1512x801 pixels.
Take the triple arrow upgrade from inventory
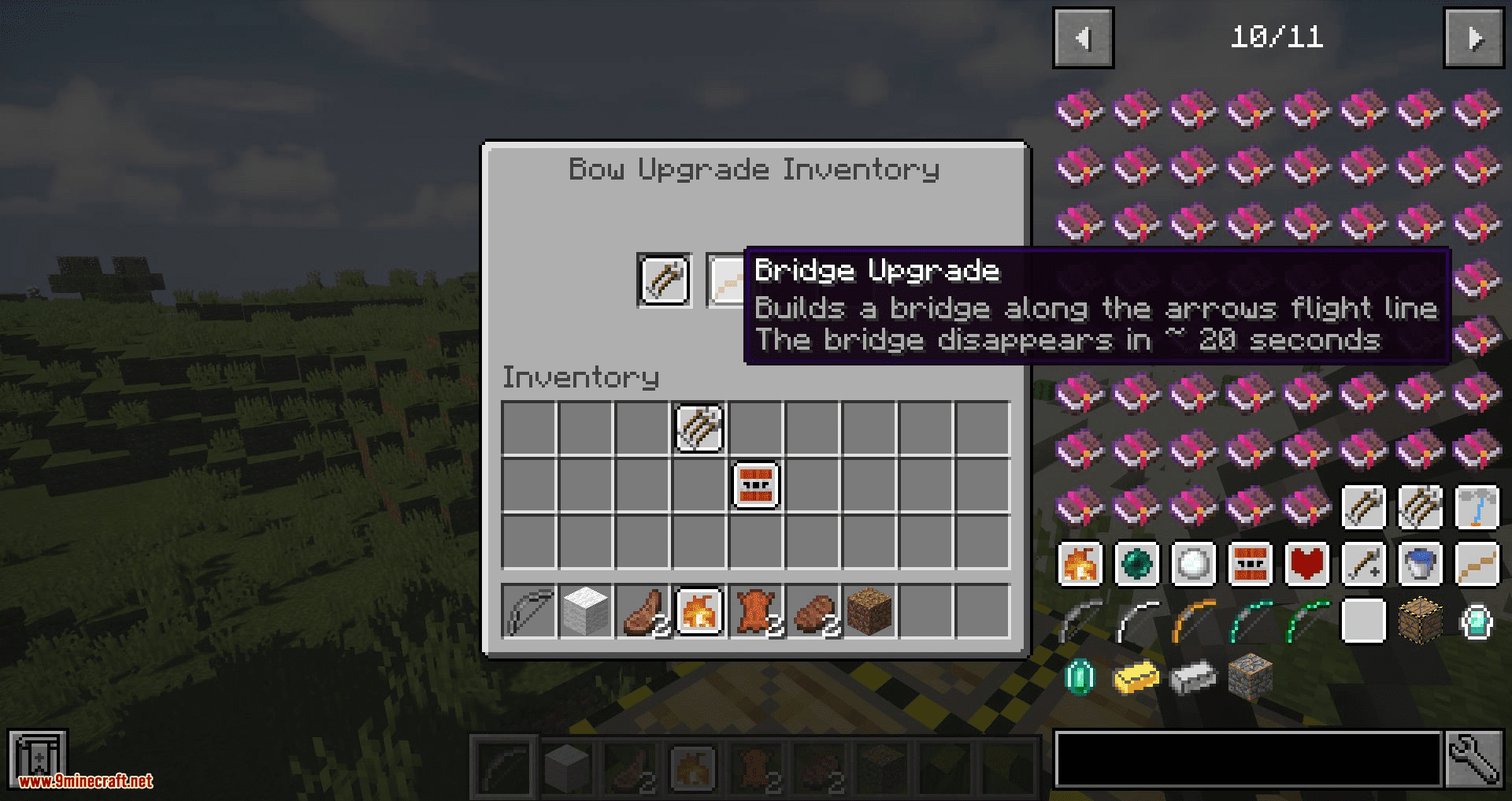point(699,428)
